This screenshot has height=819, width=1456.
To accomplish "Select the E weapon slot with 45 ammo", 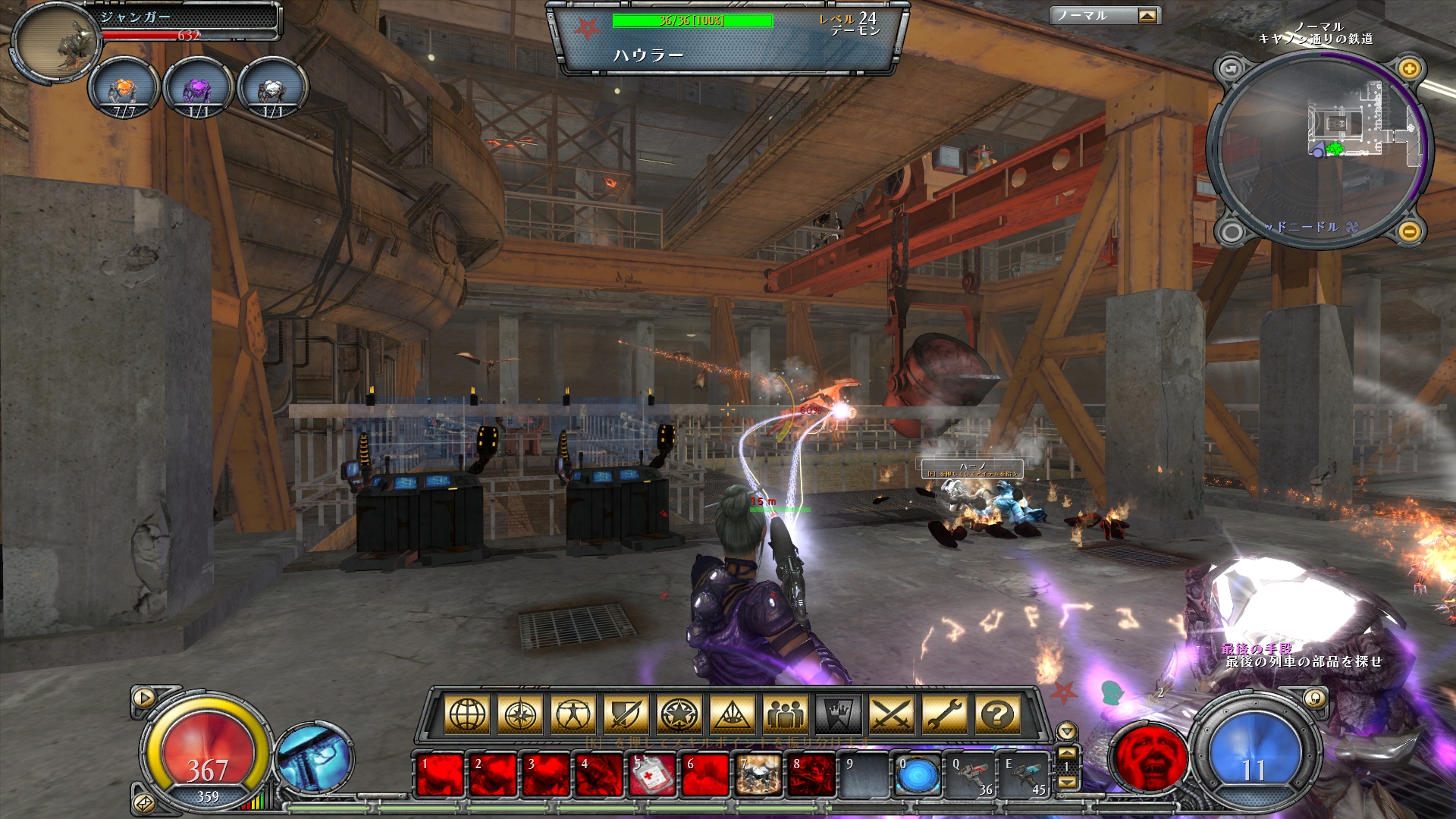I will 1024,776.
